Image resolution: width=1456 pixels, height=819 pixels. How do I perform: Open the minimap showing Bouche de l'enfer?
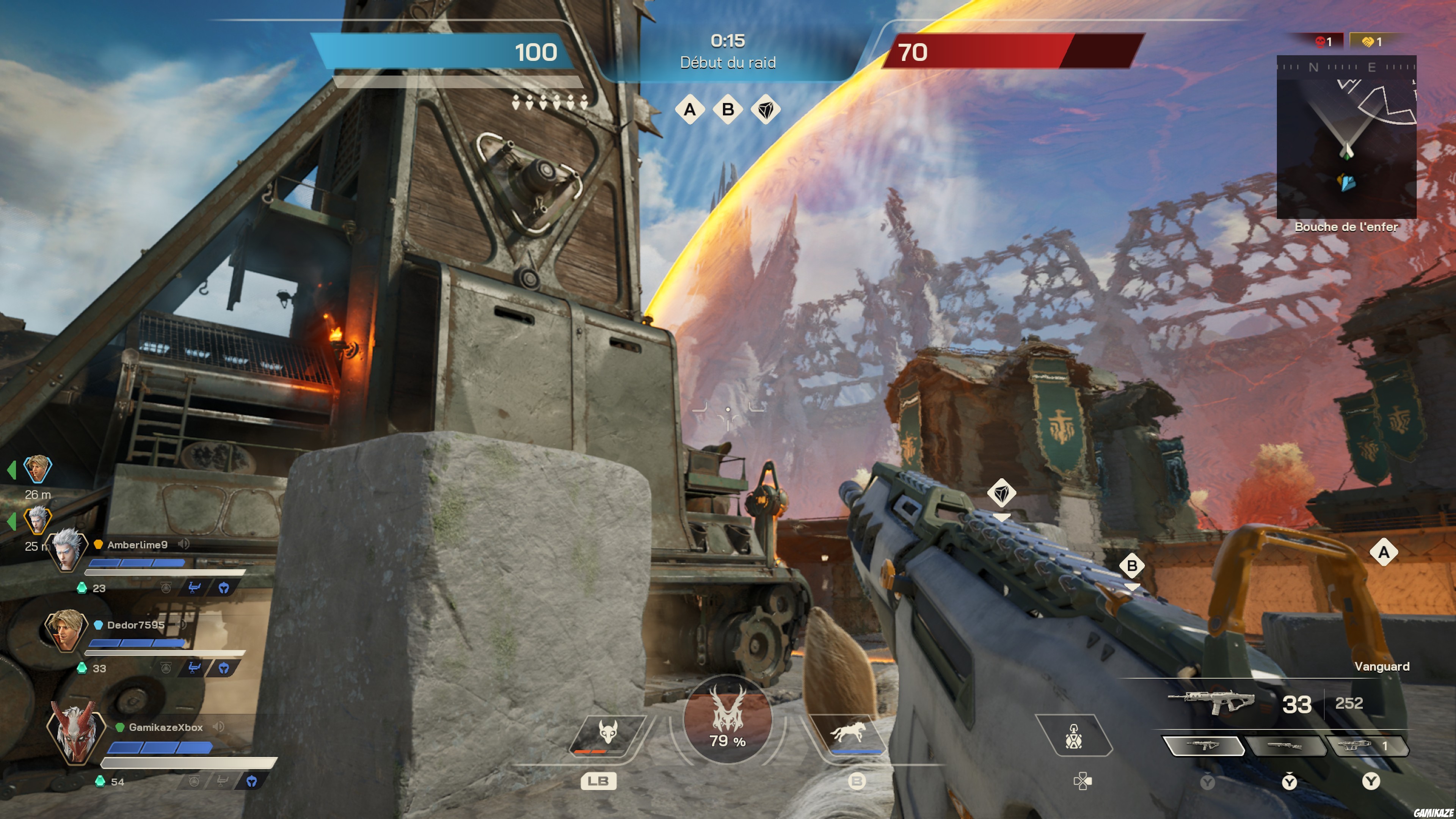(1346, 137)
